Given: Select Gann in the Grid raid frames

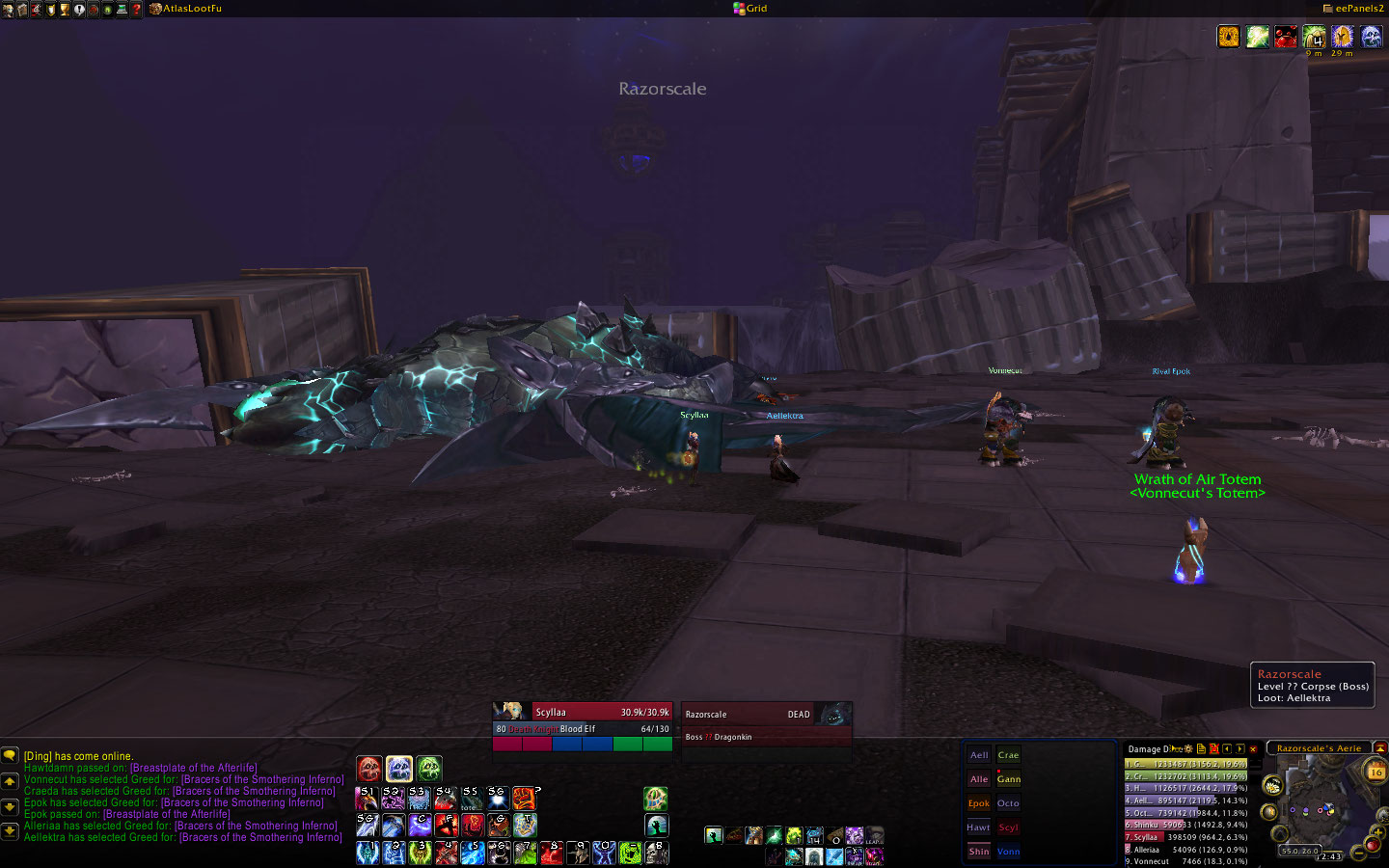Looking at the screenshot, I should coord(1009,779).
